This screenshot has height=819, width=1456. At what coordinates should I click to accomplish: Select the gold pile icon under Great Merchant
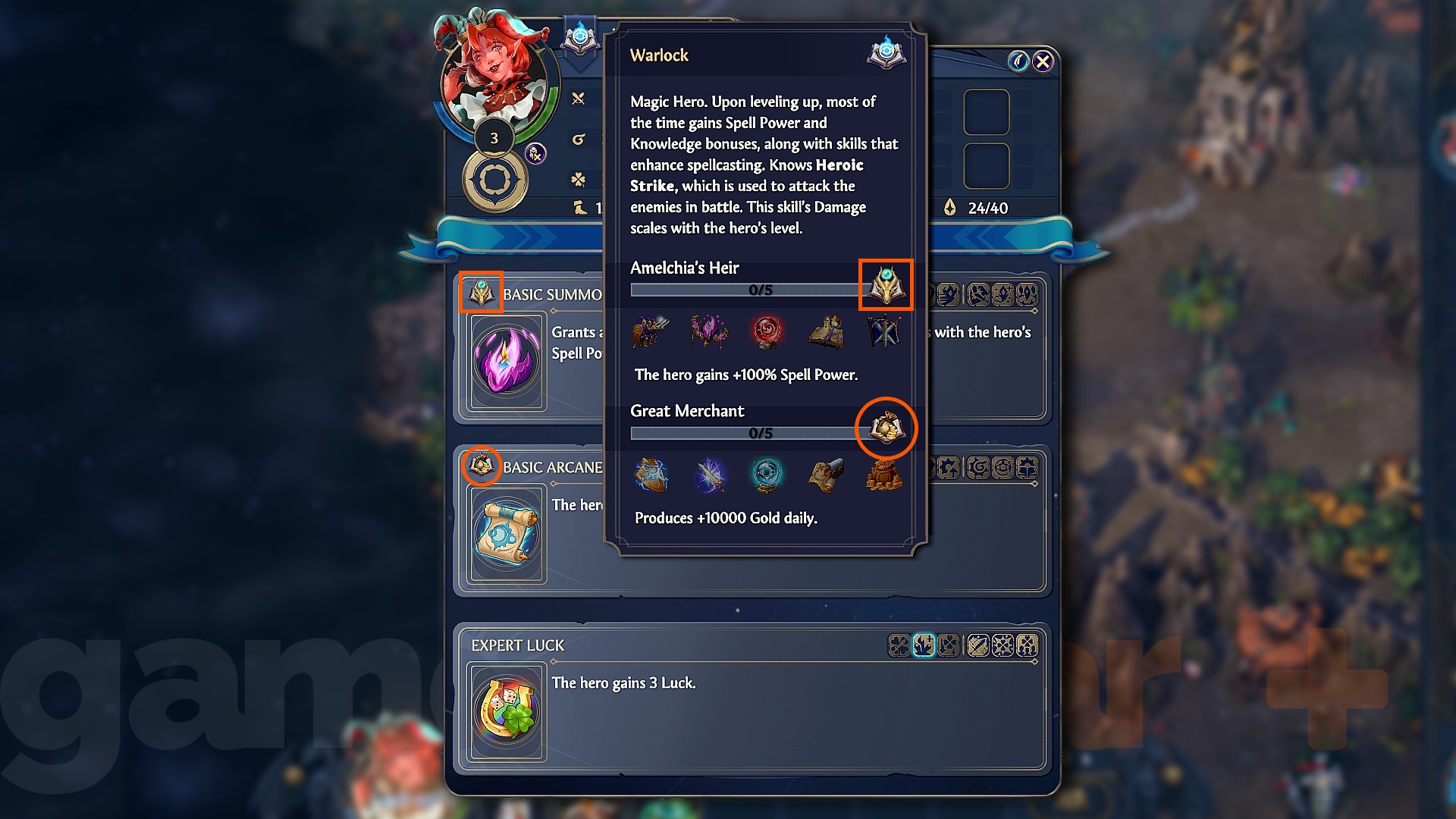click(883, 475)
